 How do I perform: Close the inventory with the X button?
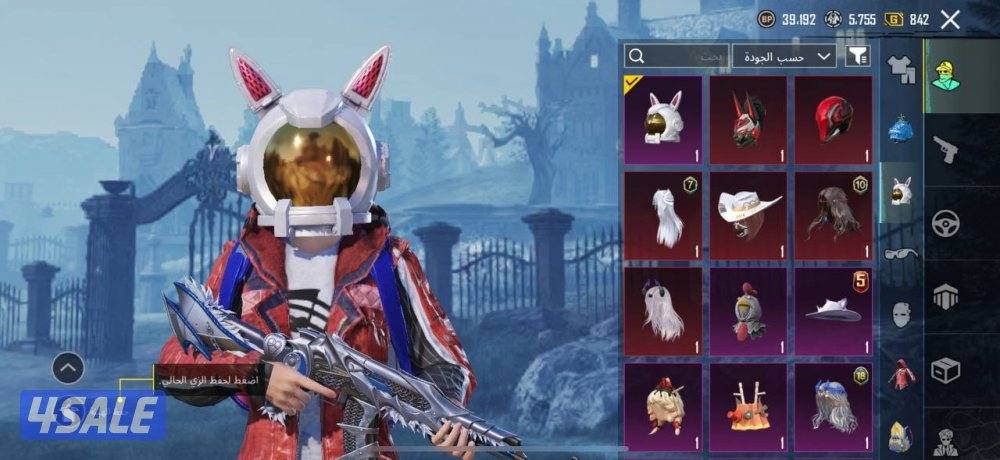pos(950,19)
